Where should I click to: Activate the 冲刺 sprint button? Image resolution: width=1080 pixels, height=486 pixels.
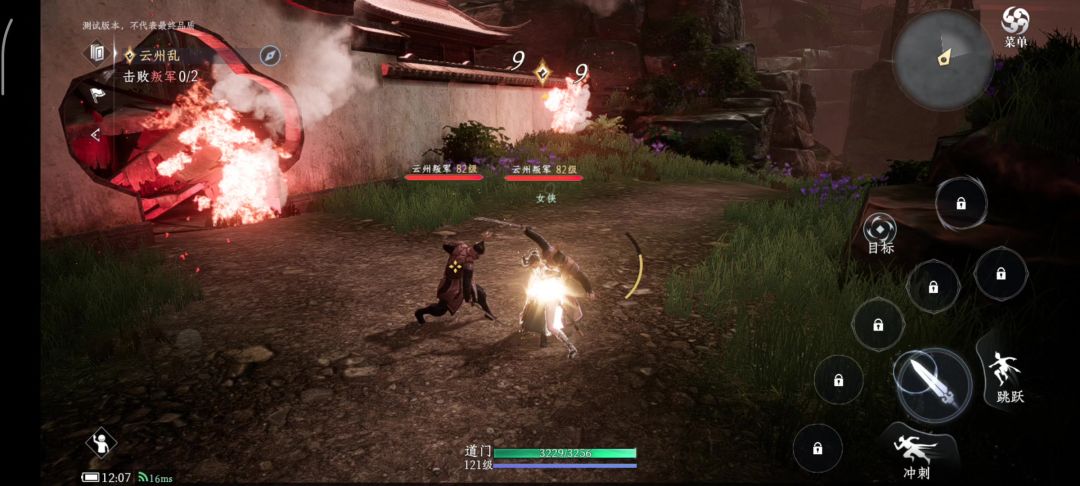tap(915, 451)
